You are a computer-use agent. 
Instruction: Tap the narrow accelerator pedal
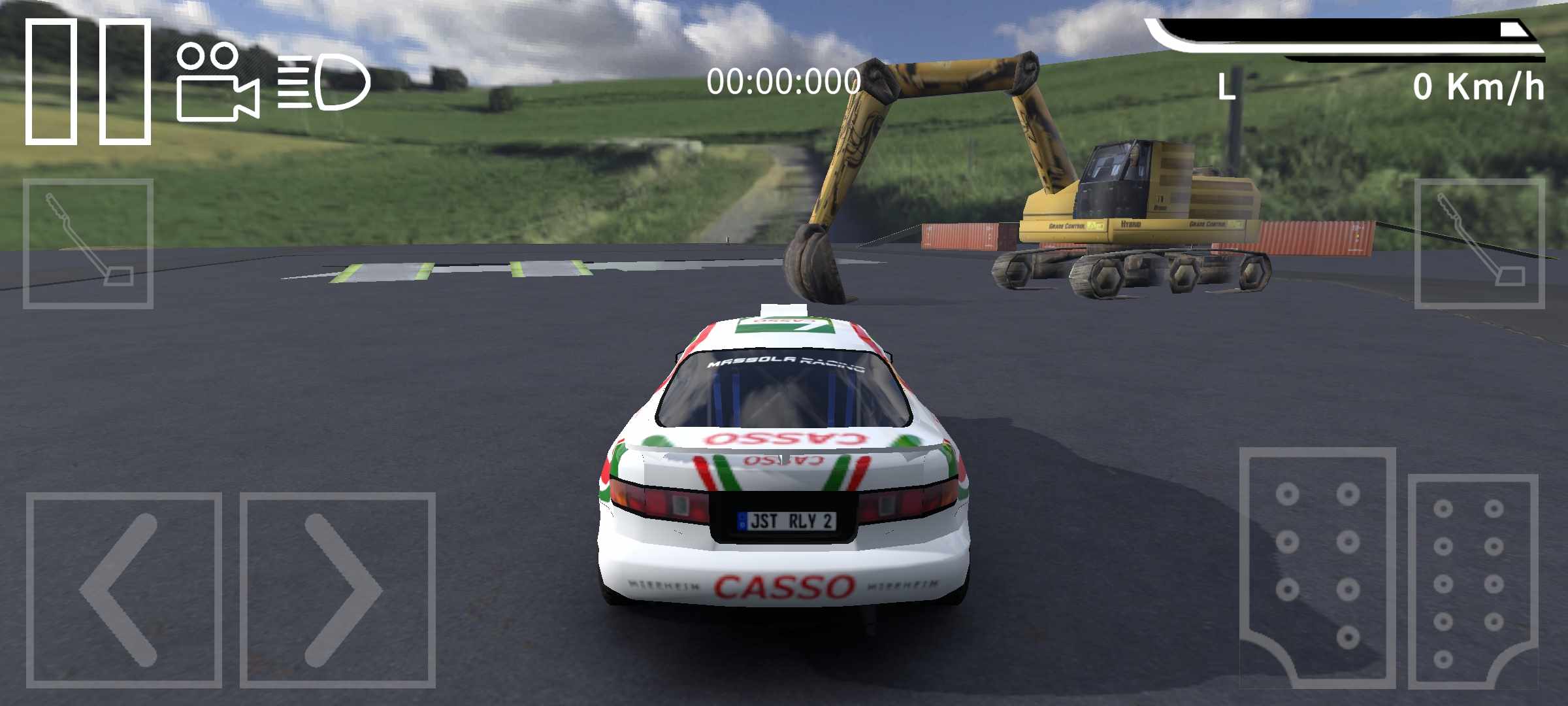(x=1473, y=580)
